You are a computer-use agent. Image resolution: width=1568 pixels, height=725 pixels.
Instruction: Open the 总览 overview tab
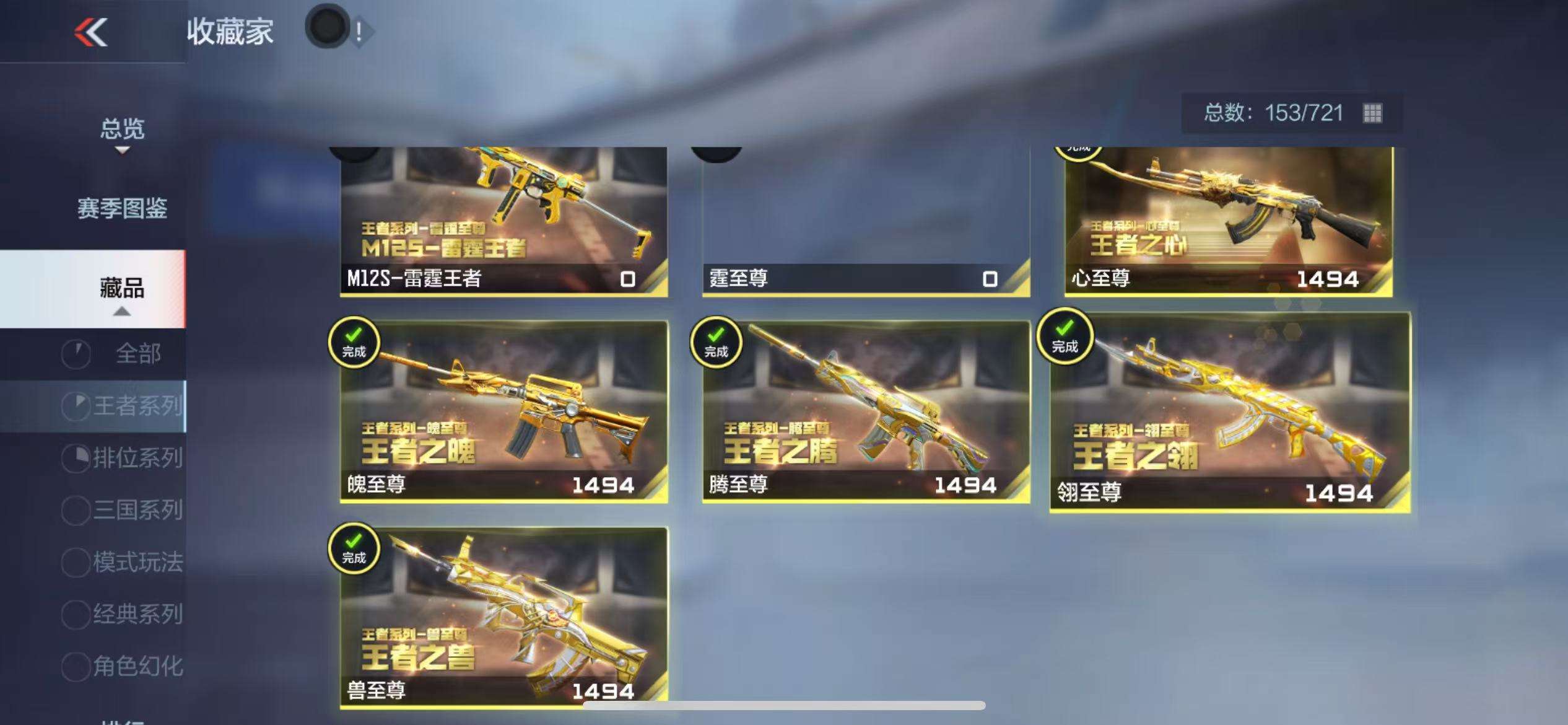[122, 130]
